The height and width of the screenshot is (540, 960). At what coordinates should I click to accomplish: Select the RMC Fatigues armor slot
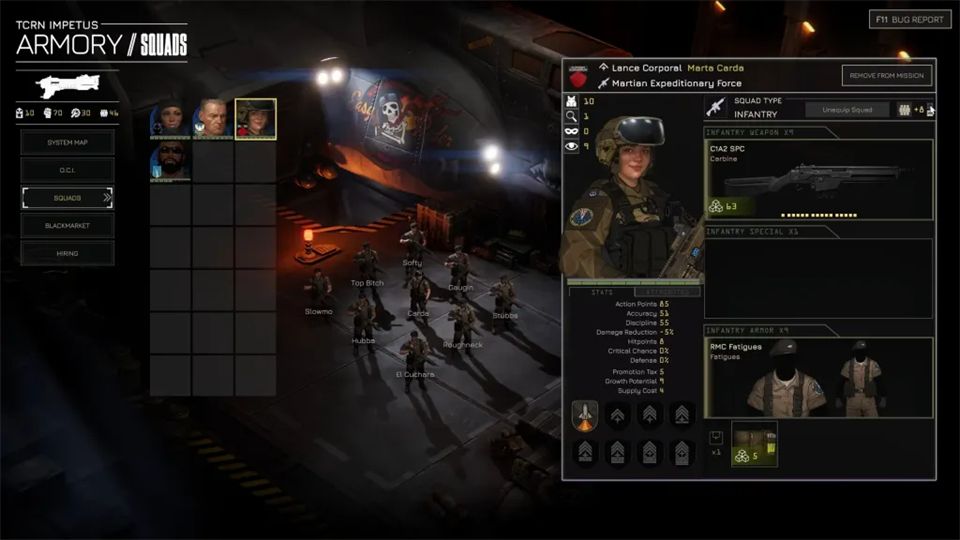point(819,377)
